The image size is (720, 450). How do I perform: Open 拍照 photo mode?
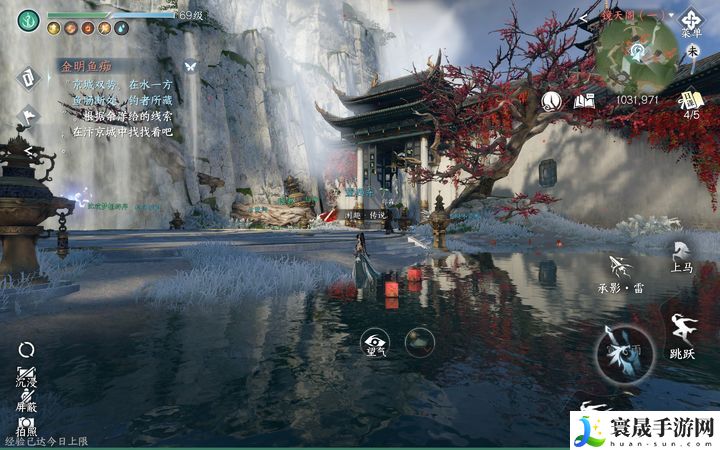(x=27, y=427)
